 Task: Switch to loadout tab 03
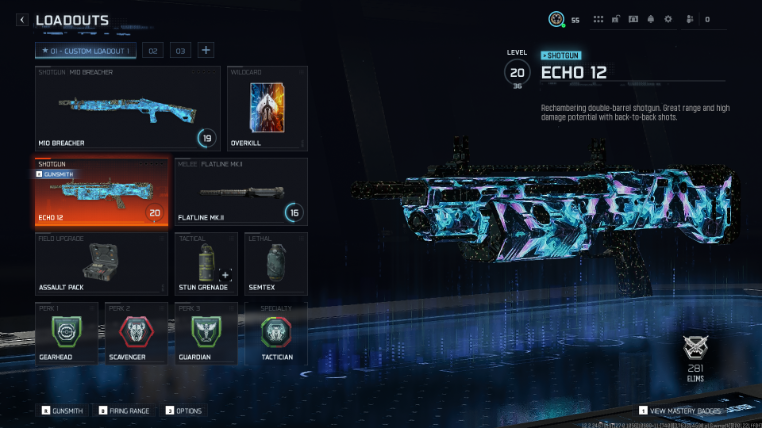click(x=181, y=50)
